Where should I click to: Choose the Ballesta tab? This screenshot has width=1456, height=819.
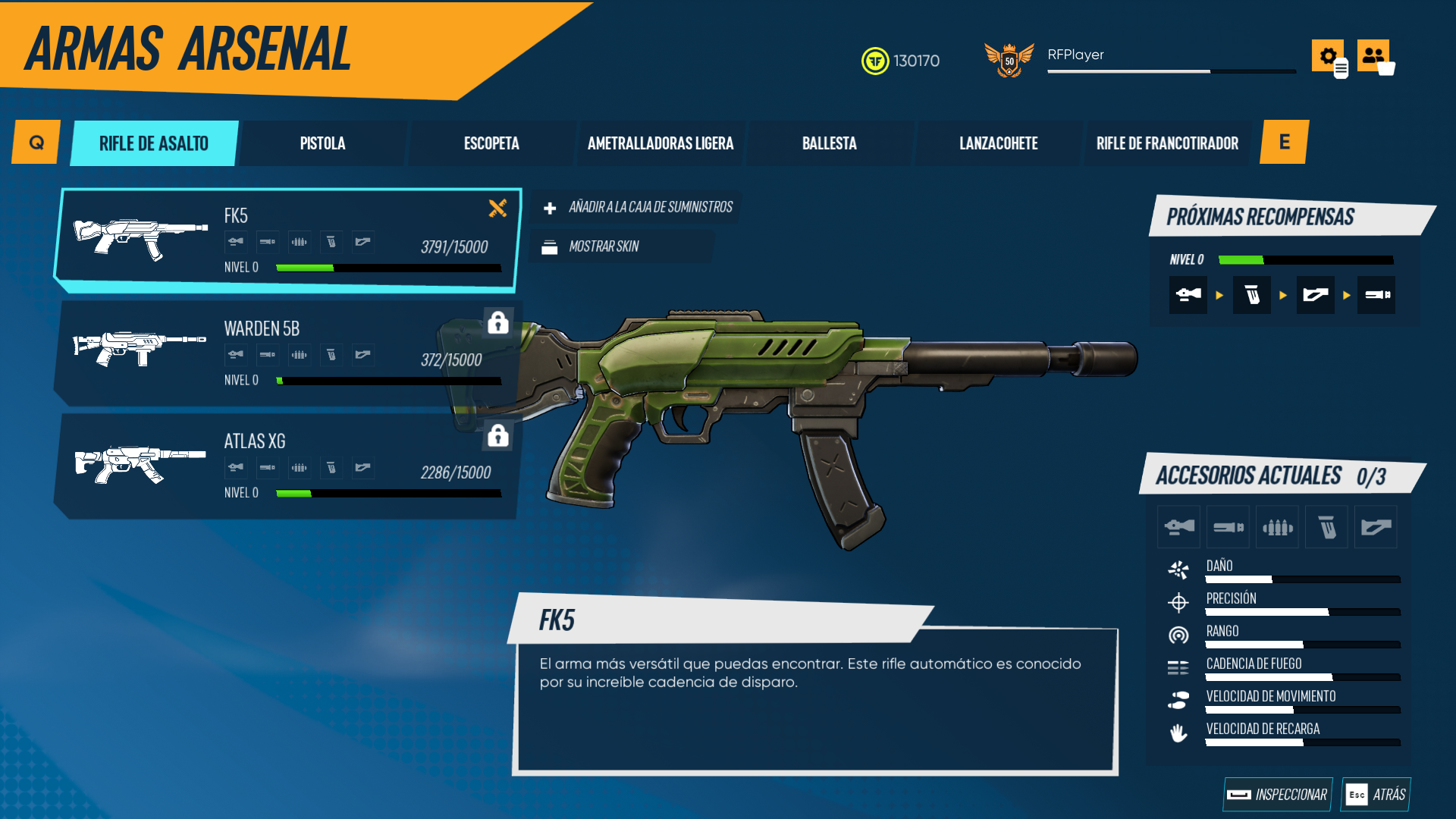coord(830,143)
